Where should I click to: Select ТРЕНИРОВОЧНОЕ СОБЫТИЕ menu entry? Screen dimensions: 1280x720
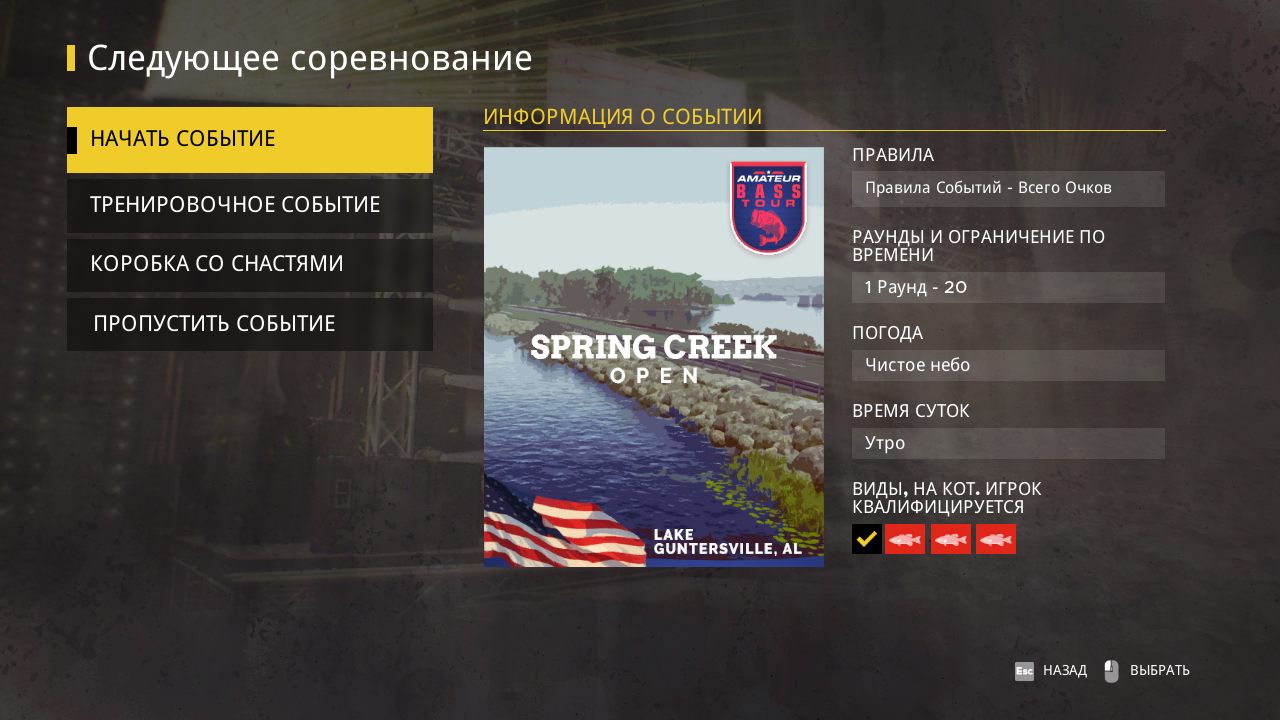(x=249, y=204)
